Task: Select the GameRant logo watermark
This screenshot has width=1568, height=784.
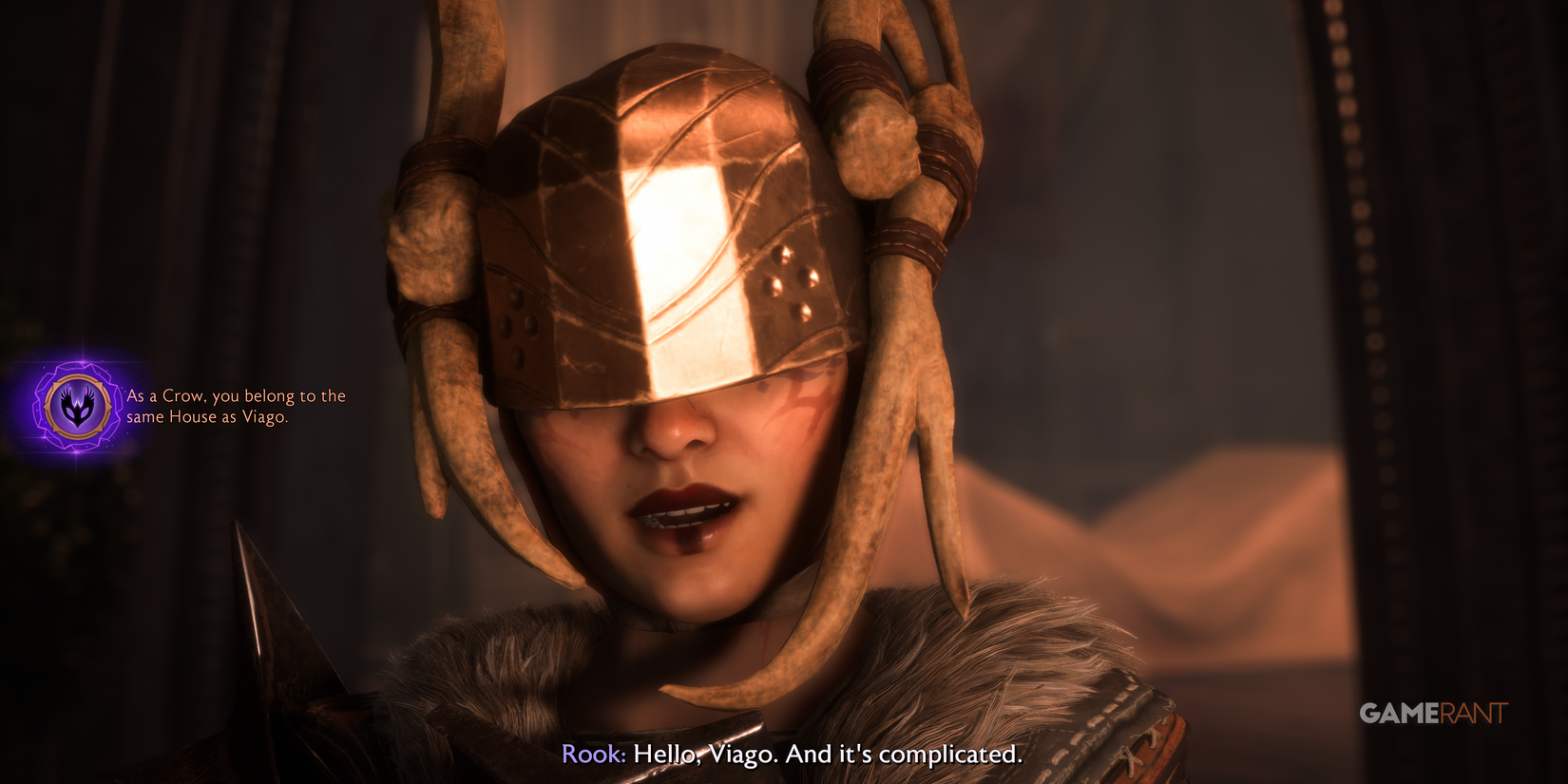Action: click(1437, 709)
